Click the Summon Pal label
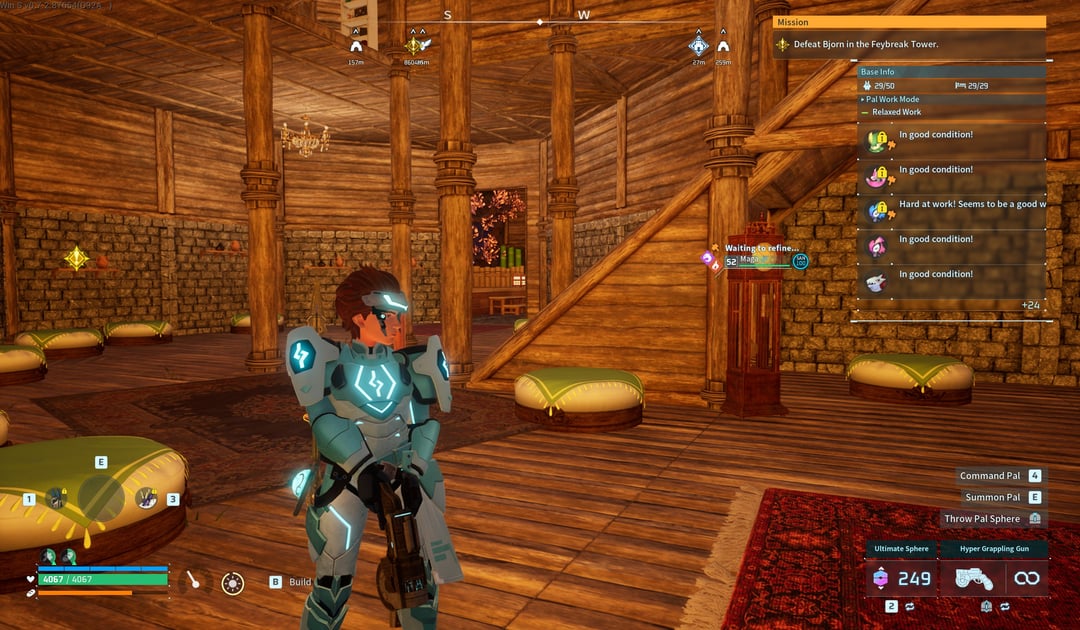The height and width of the screenshot is (630, 1080). (x=992, y=497)
